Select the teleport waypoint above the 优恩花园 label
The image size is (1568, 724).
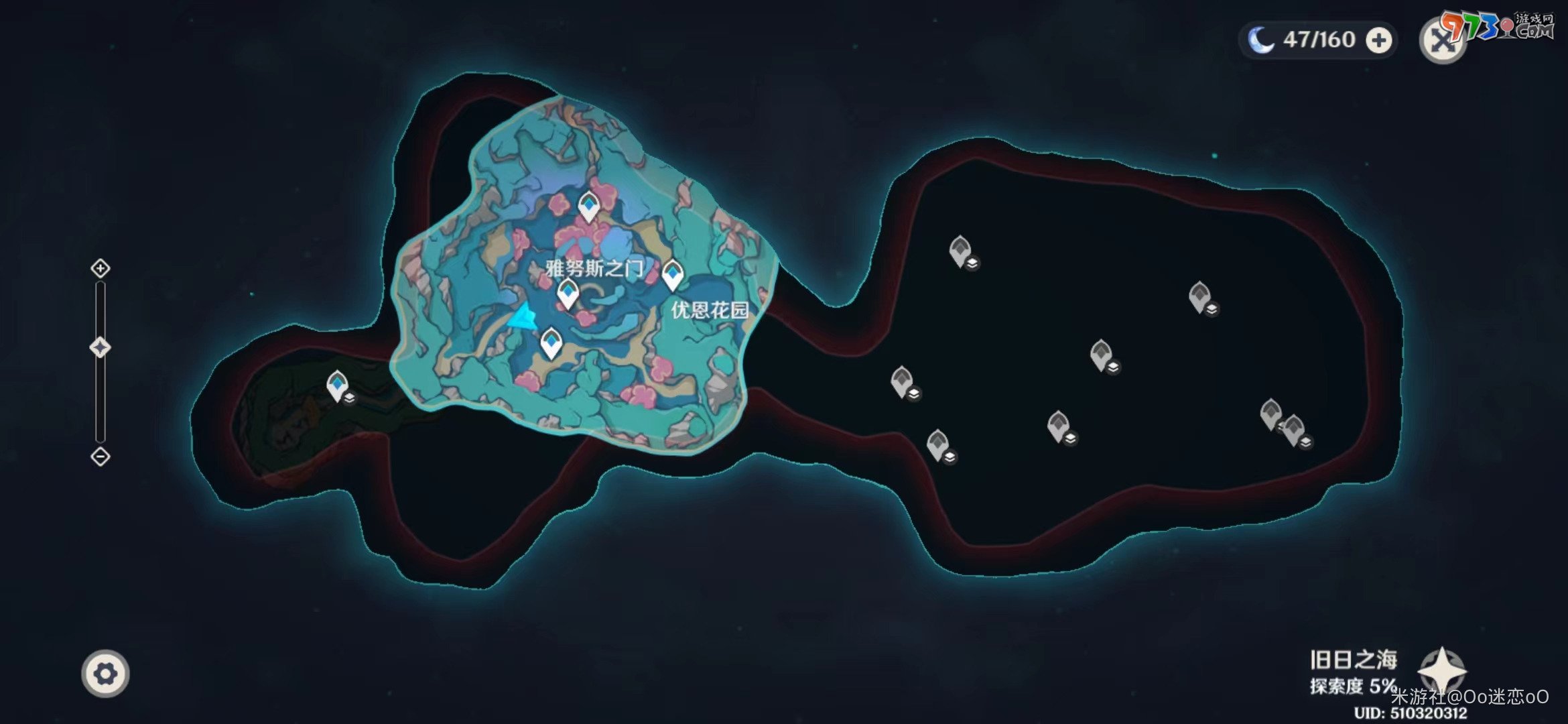point(672,274)
